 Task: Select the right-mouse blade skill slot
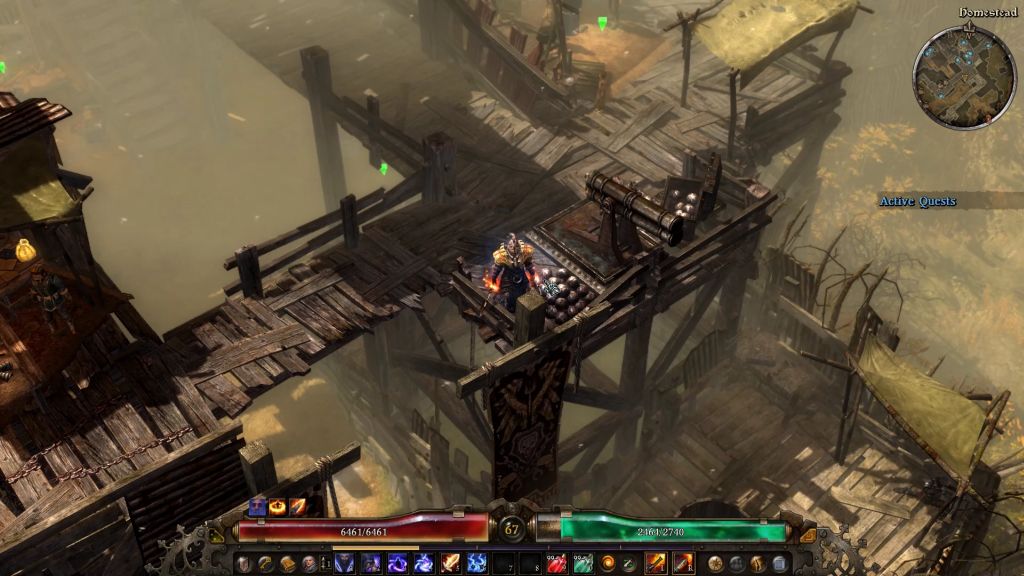click(x=684, y=564)
